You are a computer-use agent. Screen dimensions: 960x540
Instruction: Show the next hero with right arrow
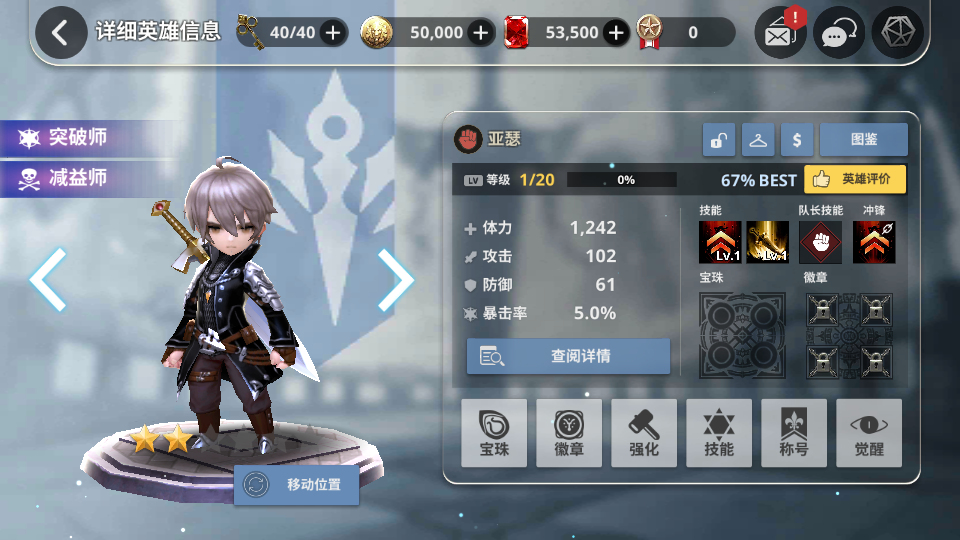click(x=395, y=279)
